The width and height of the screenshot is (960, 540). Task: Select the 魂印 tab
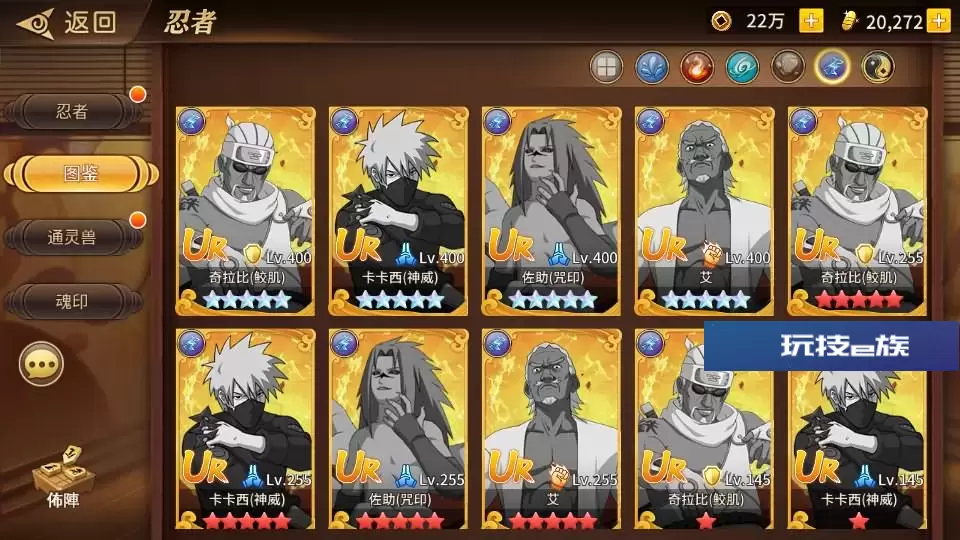pyautogui.click(x=72, y=299)
